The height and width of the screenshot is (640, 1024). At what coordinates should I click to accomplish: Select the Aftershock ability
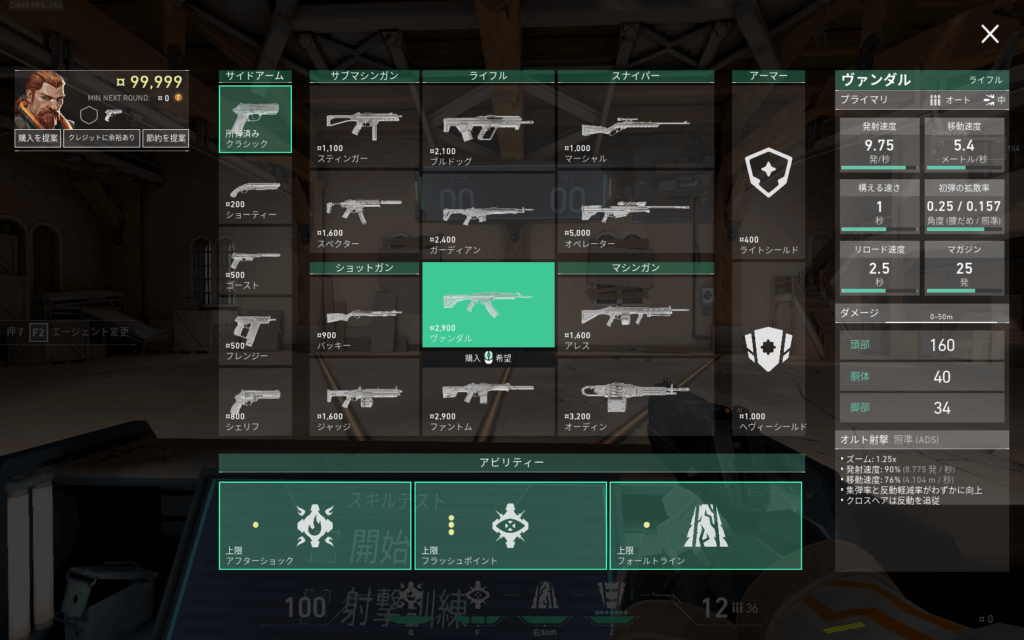pos(315,526)
